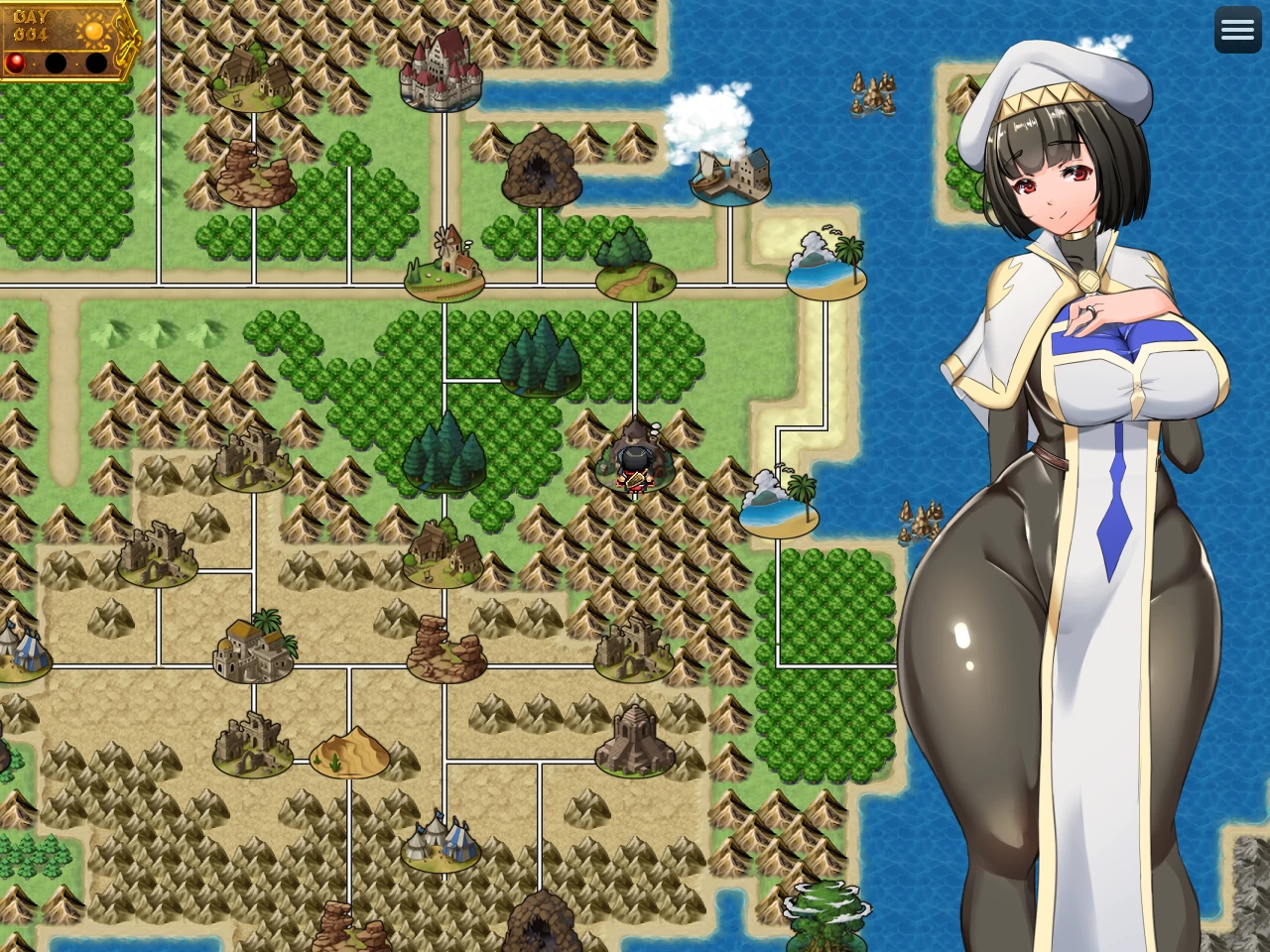
Task: Select the player character standing by the cave
Action: point(635,471)
